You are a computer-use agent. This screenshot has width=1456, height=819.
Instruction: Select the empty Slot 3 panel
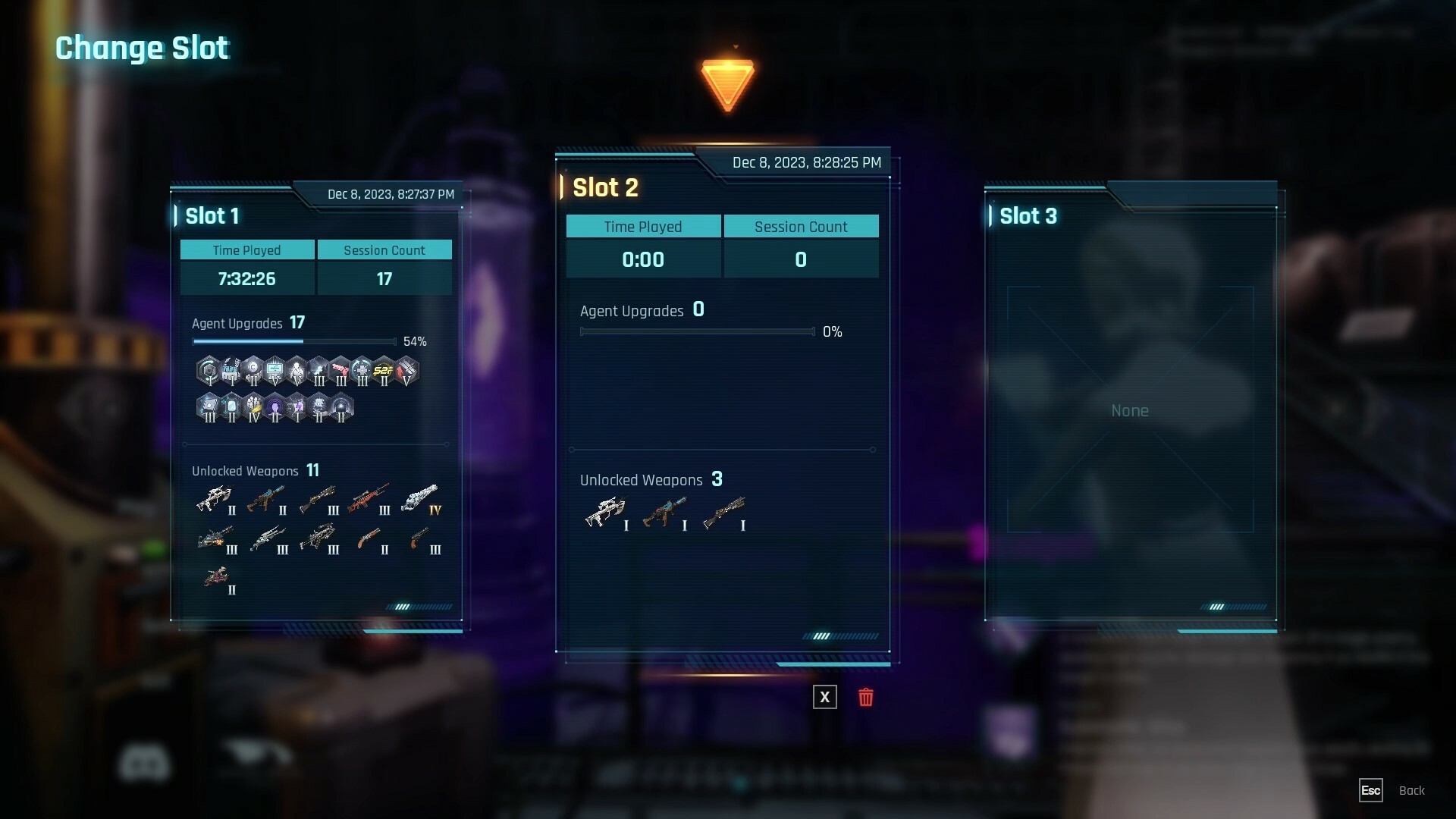[1130, 409]
